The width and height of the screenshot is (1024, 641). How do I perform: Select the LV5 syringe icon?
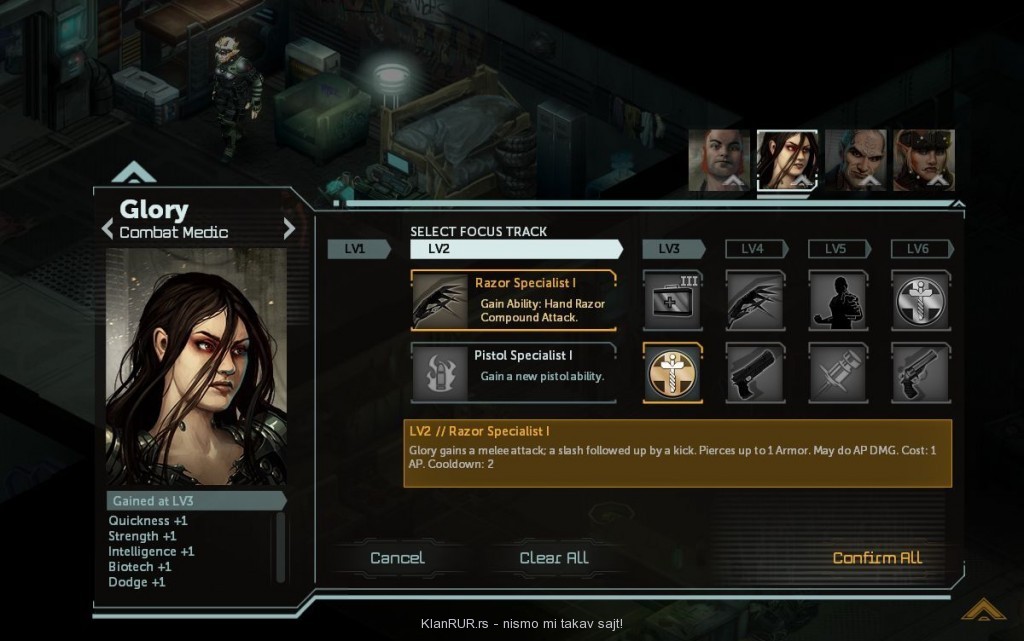click(838, 373)
